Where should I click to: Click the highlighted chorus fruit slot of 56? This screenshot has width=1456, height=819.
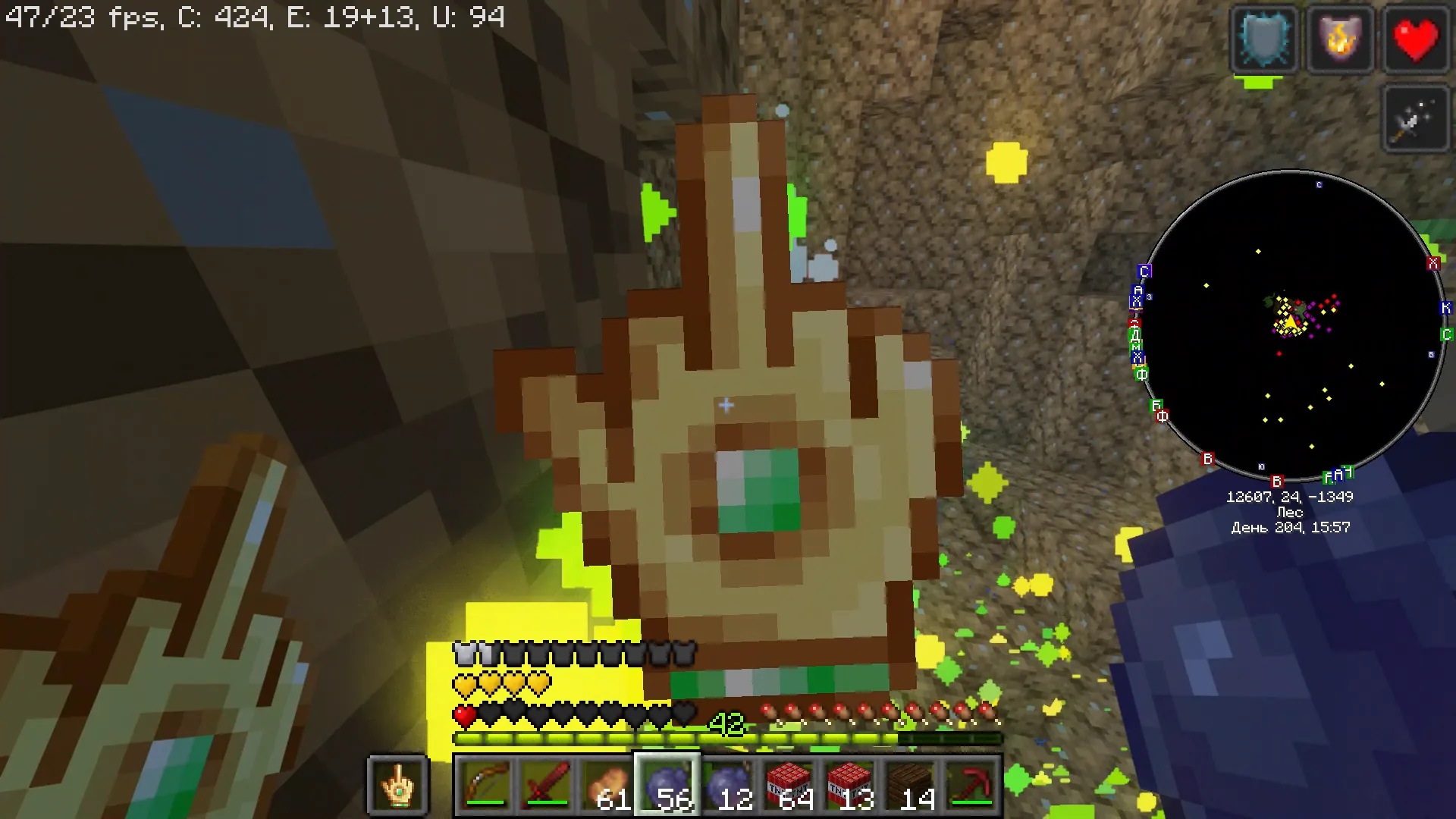coord(667,786)
